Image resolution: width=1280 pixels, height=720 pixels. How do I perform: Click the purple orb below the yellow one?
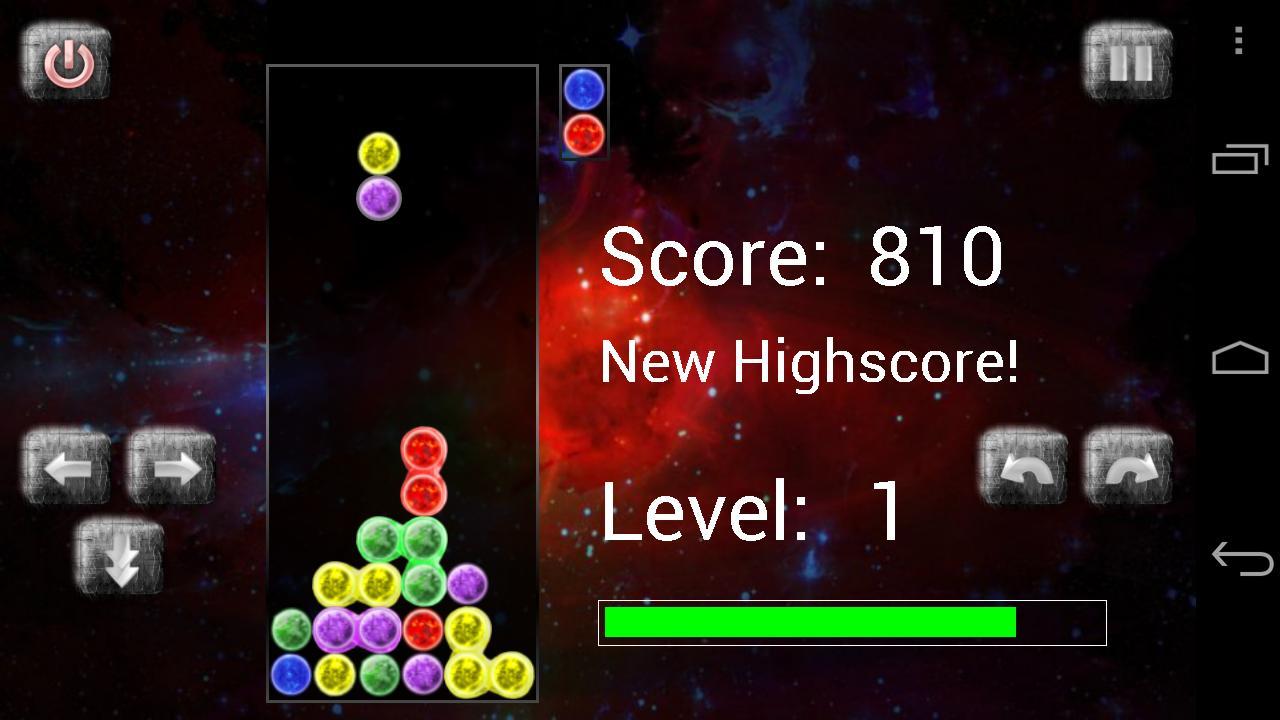pyautogui.click(x=381, y=197)
